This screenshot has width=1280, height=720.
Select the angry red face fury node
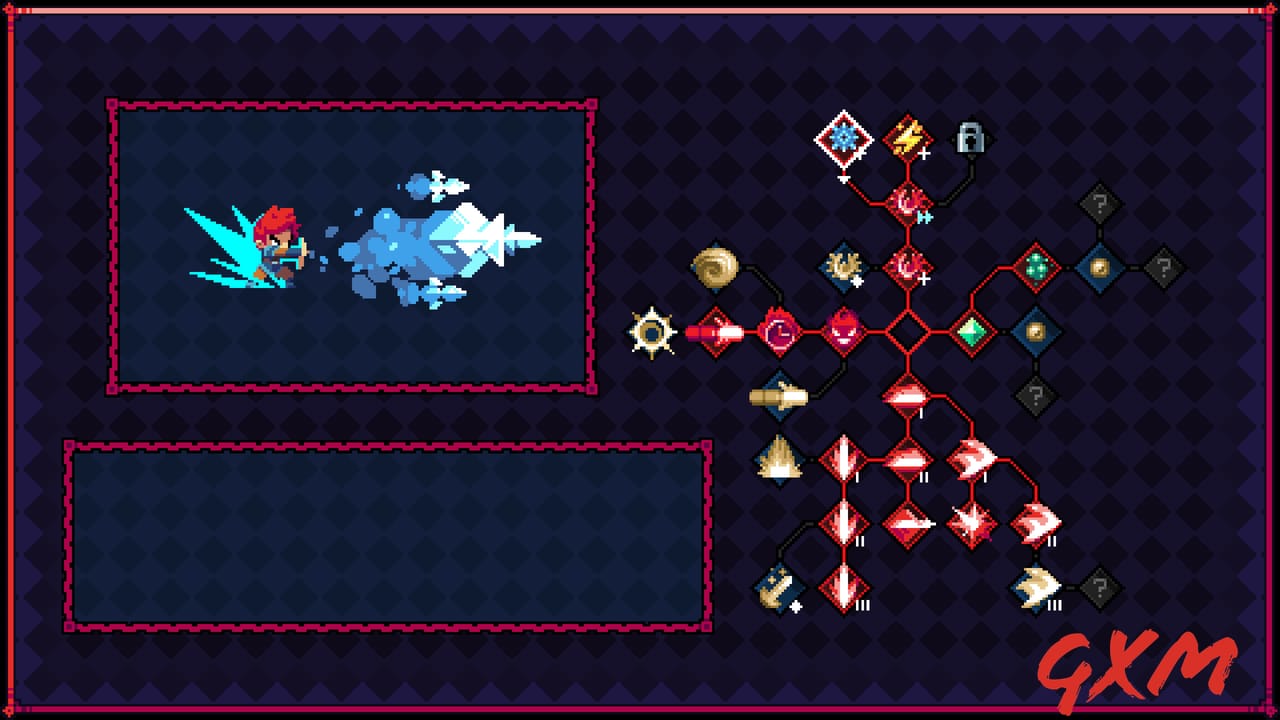(845, 330)
